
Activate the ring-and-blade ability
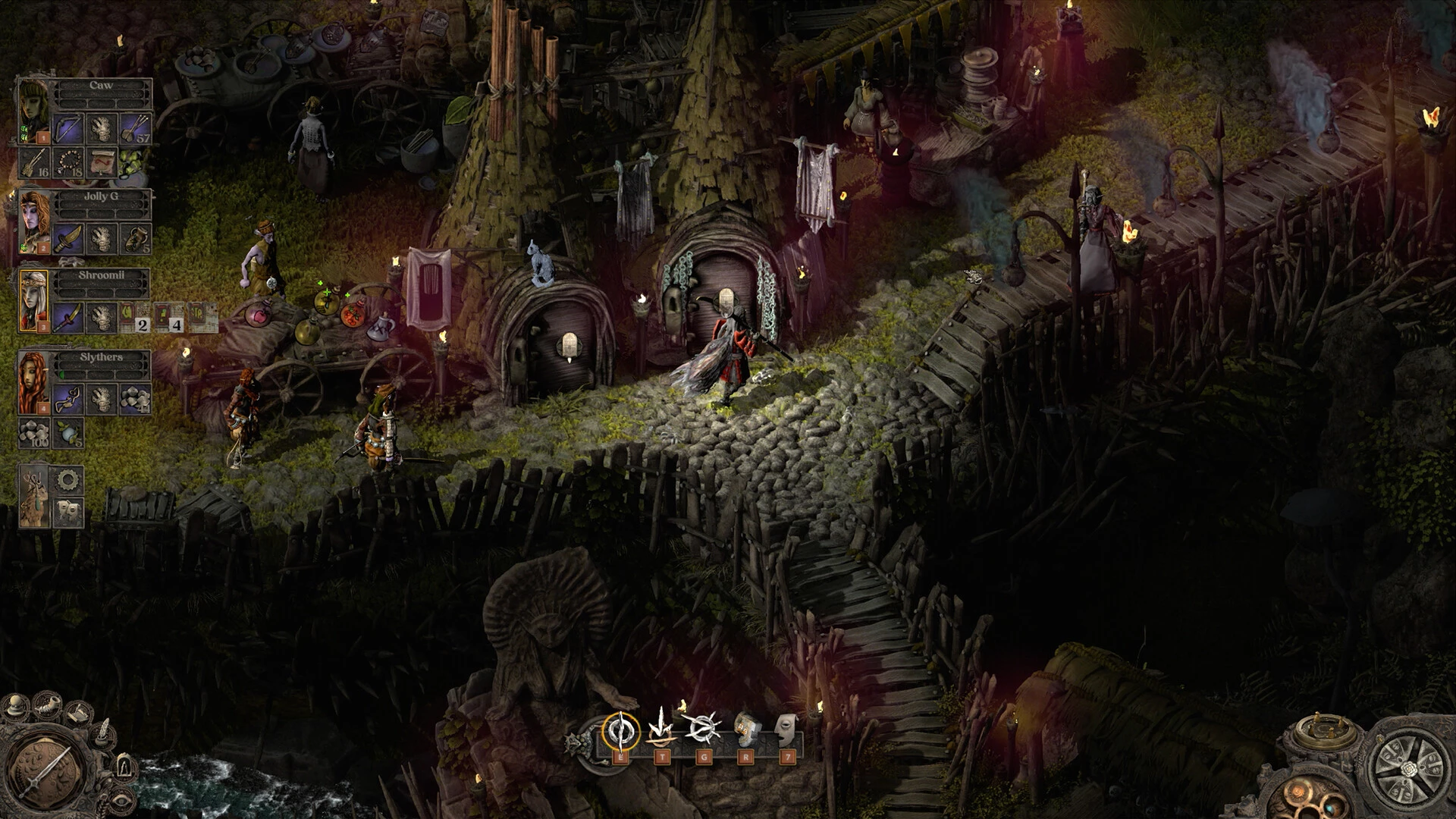(x=620, y=731)
